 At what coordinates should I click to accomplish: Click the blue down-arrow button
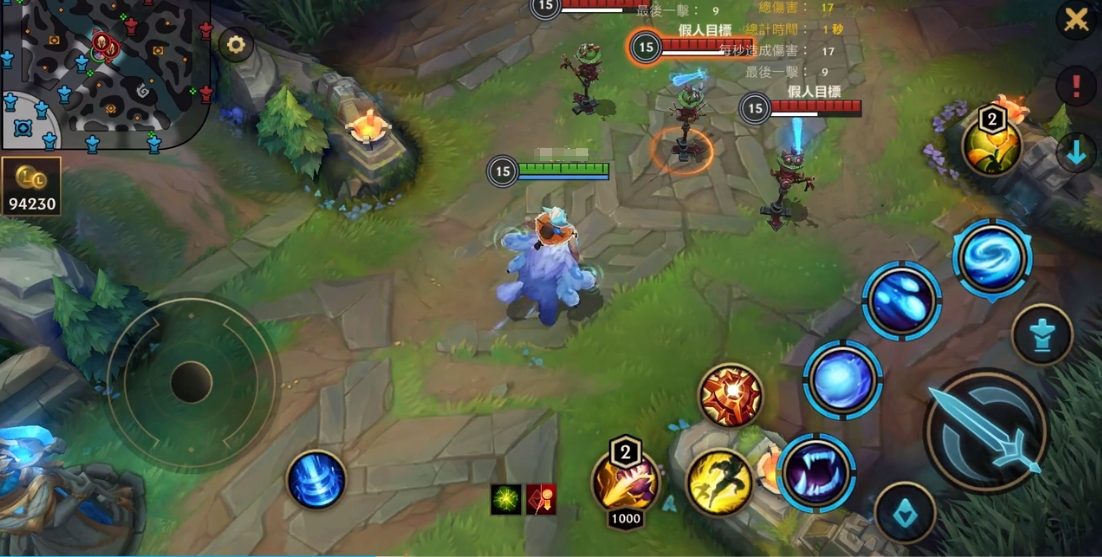1076,153
